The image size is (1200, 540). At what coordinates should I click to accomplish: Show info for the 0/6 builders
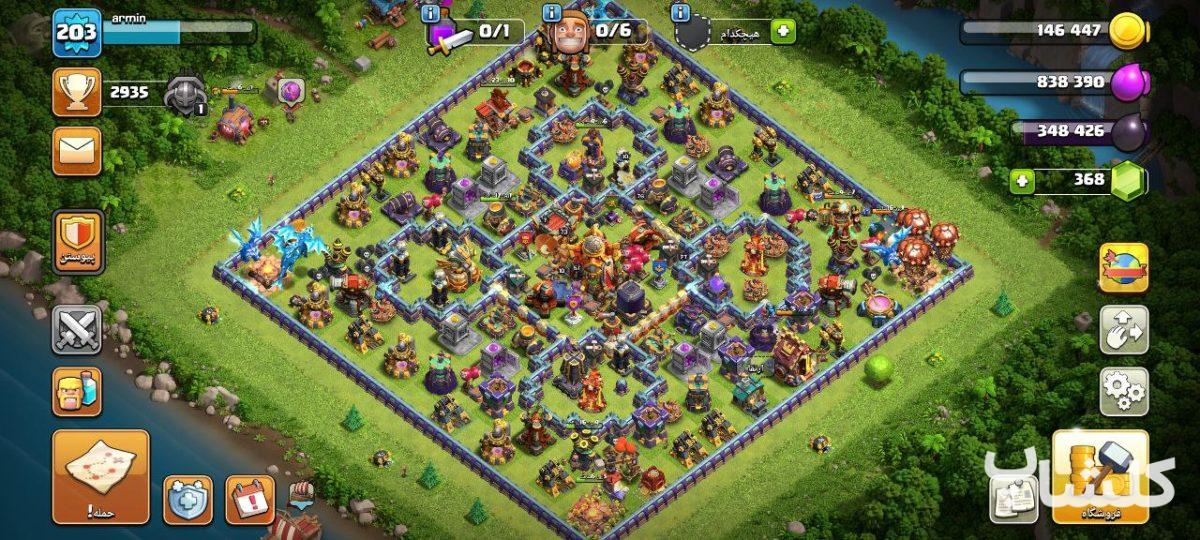click(x=551, y=13)
